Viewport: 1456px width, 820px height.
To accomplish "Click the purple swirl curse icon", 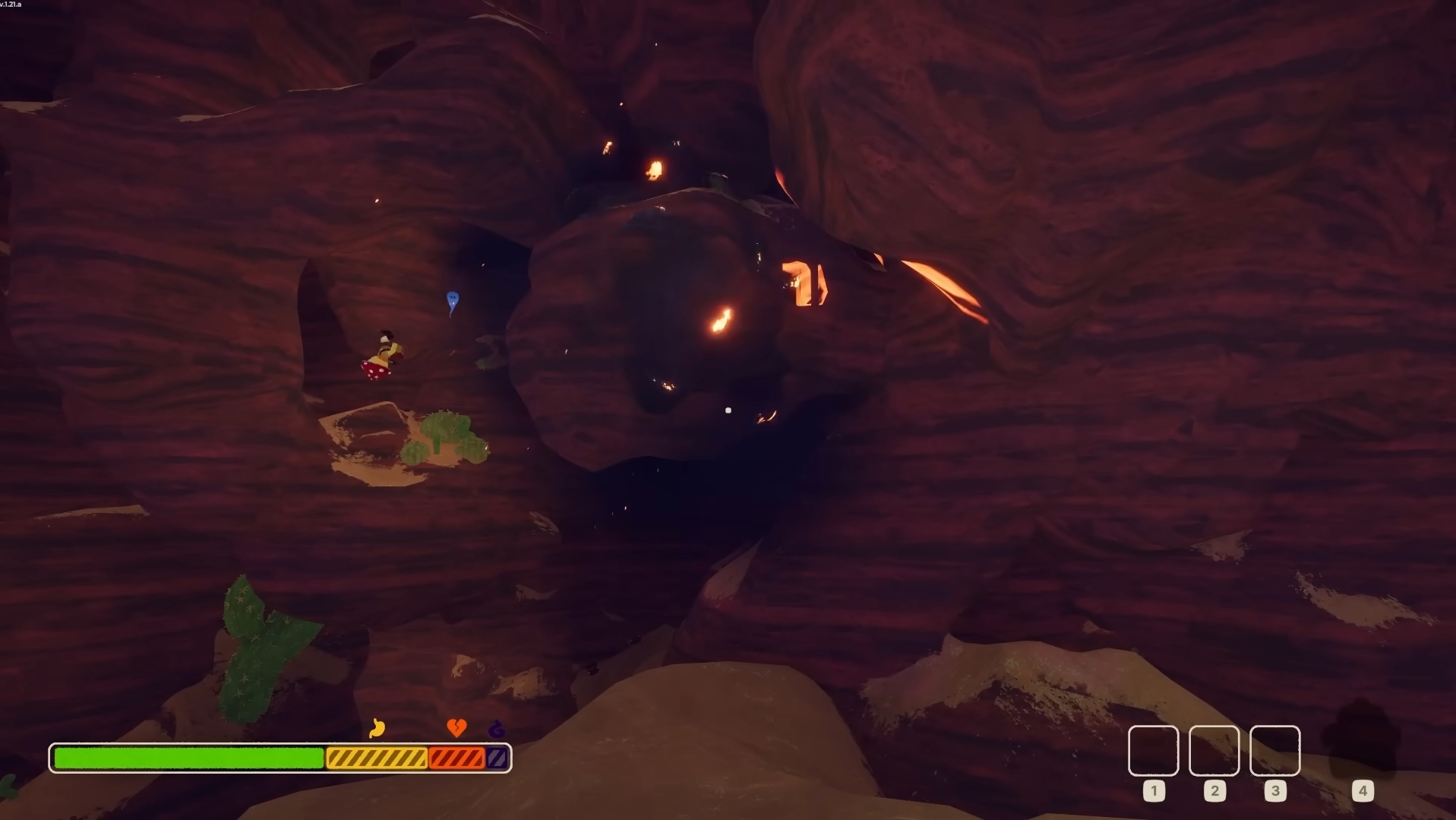I will point(497,730).
